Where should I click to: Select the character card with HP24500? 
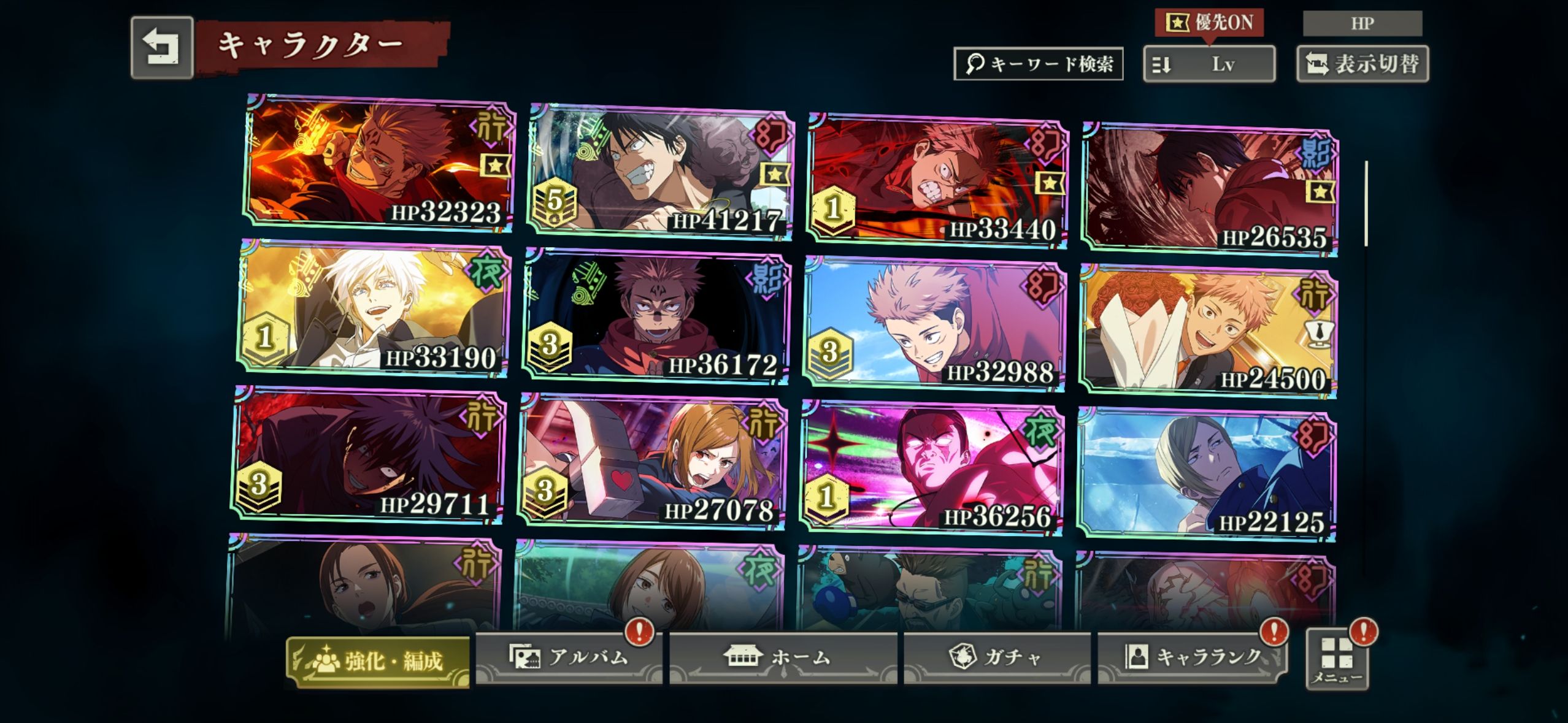[x=1207, y=332]
